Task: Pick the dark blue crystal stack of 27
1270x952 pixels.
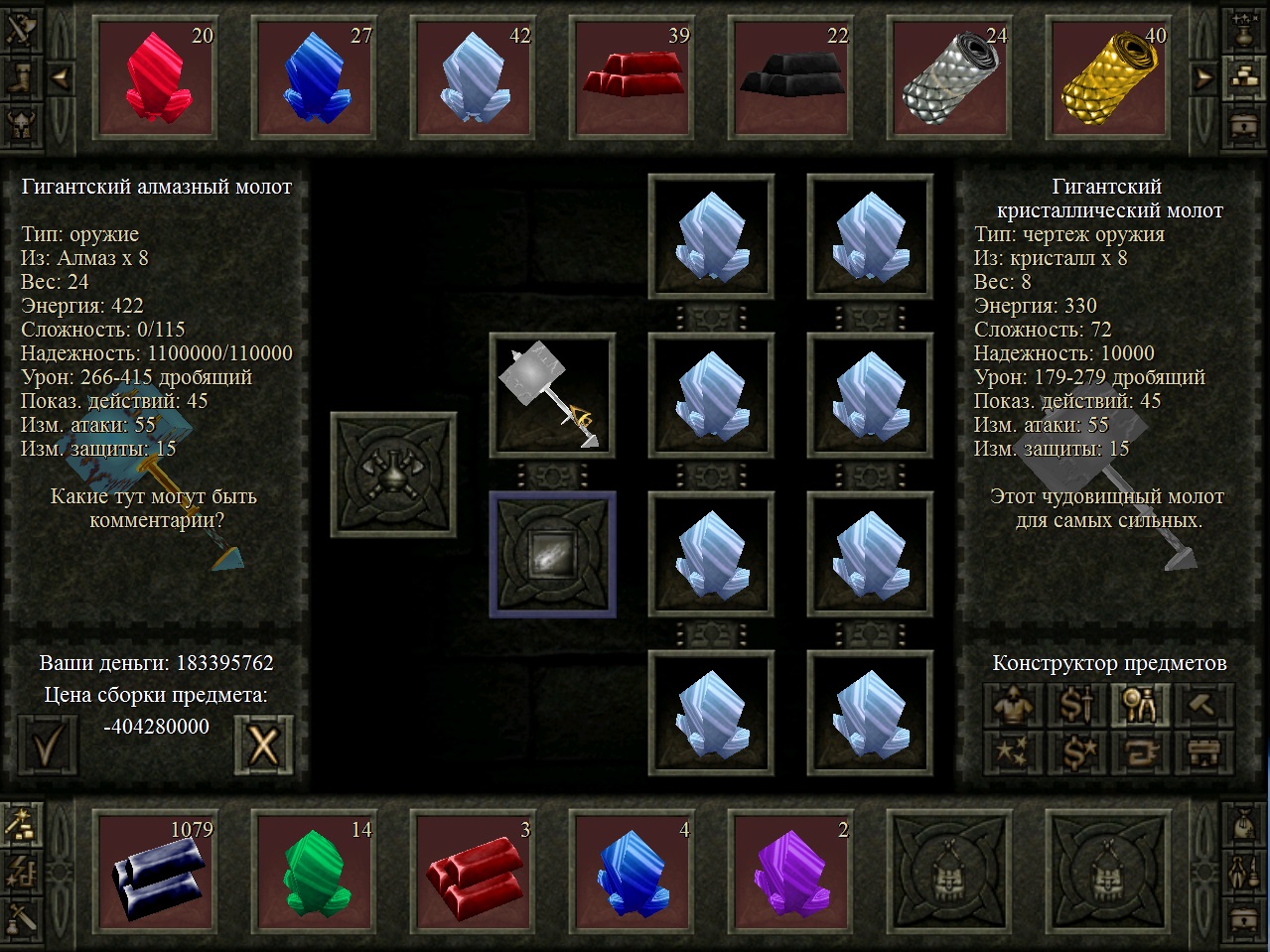Action: coord(315,78)
